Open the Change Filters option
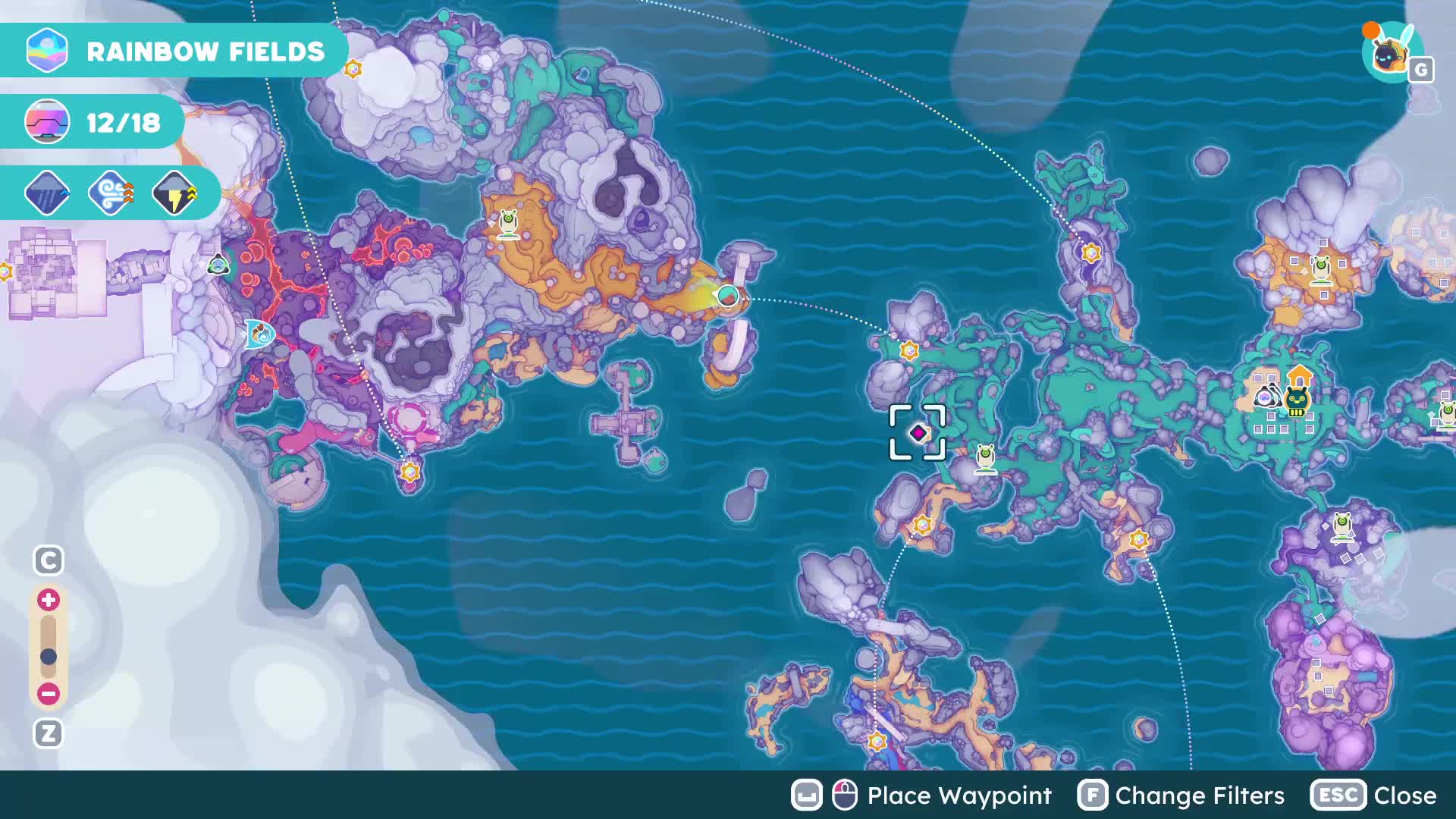This screenshot has height=819, width=1456. [1181, 795]
